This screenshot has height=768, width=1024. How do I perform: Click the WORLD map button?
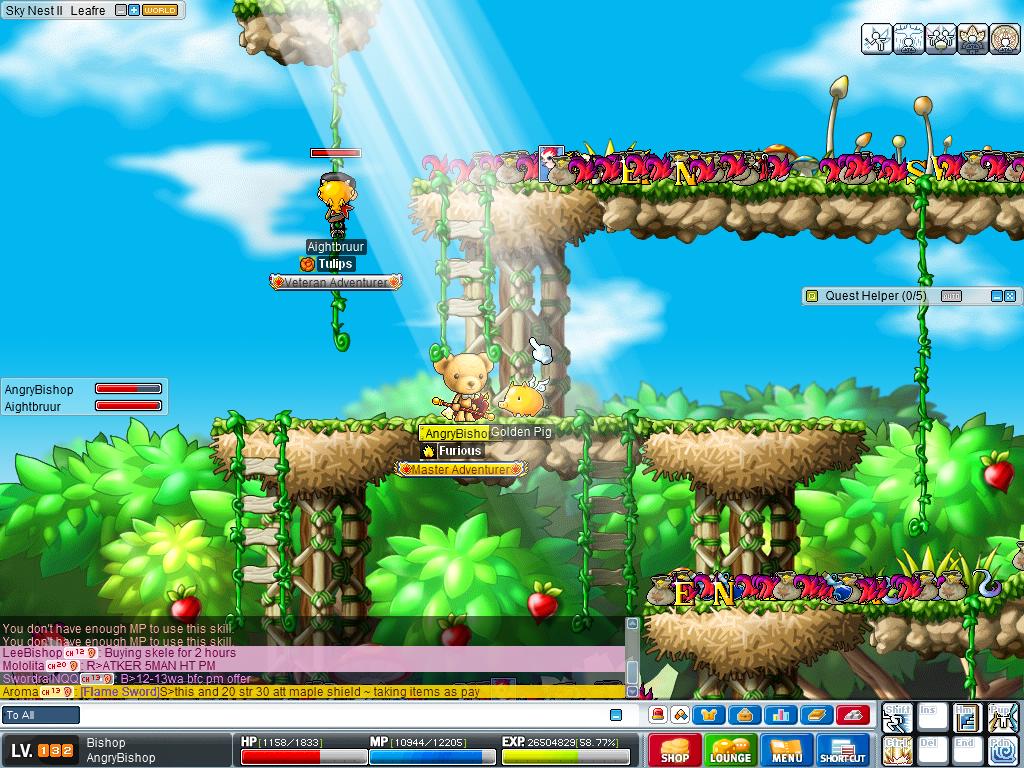pyautogui.click(x=160, y=10)
